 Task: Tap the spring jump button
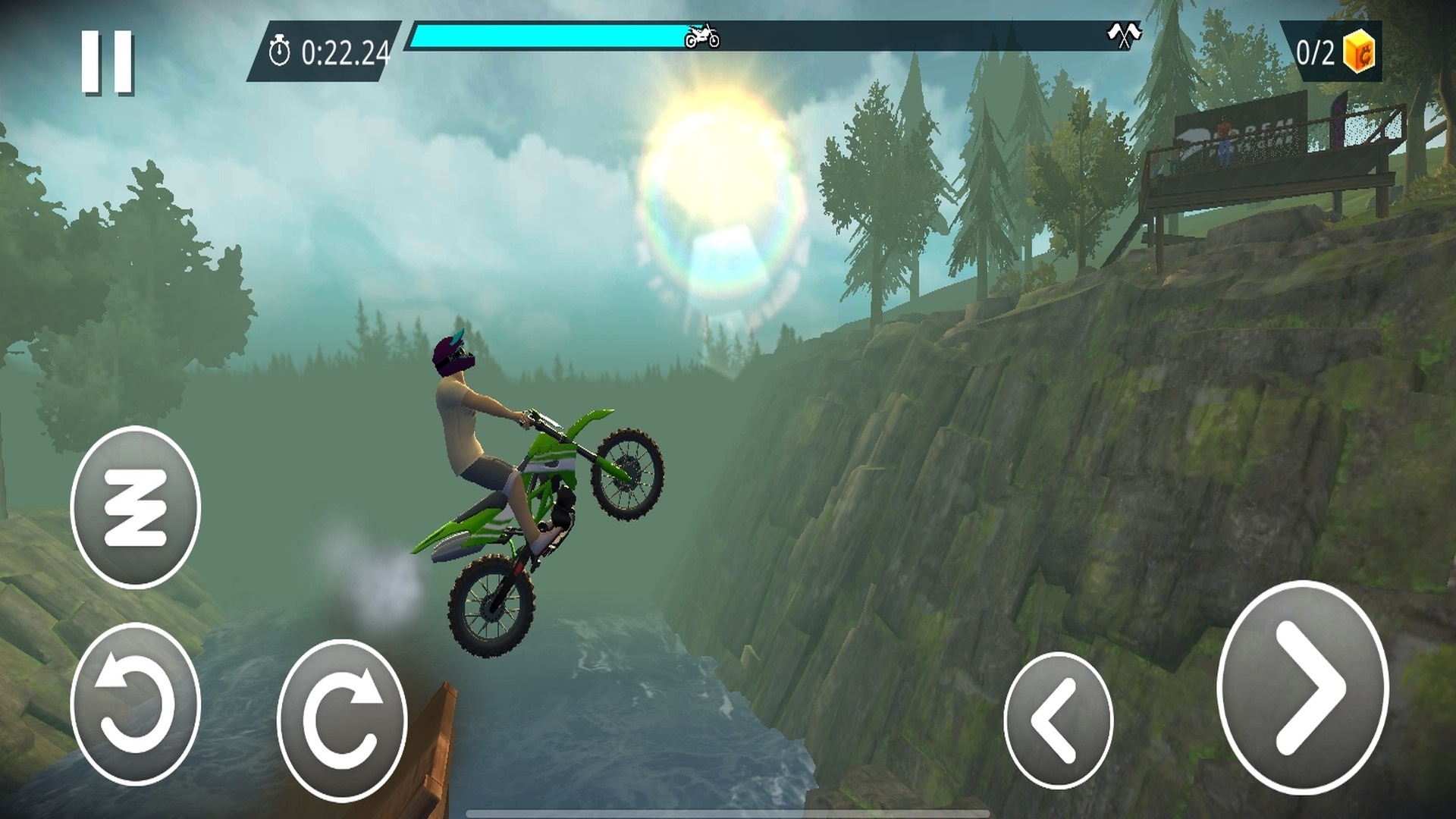click(135, 507)
